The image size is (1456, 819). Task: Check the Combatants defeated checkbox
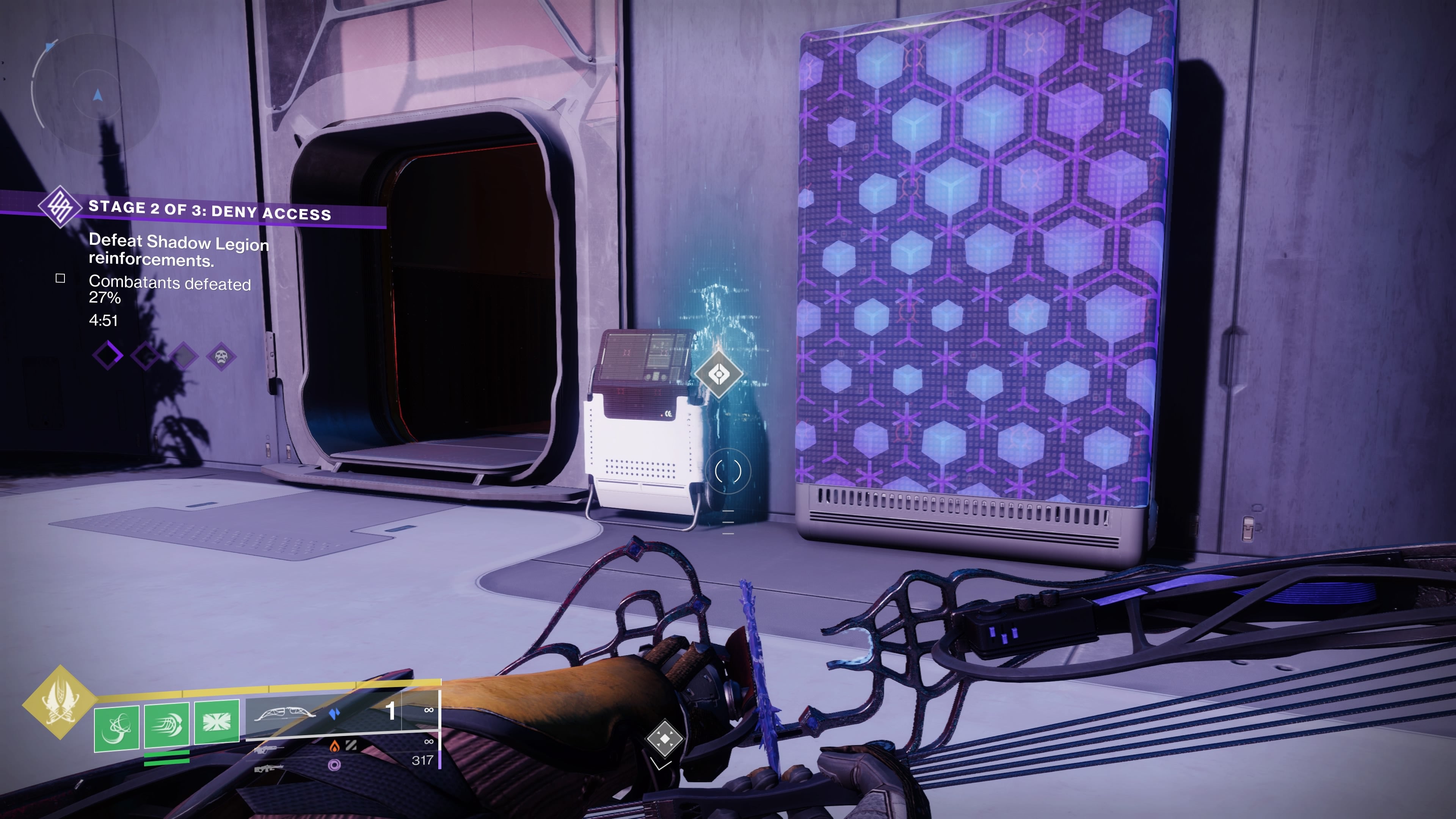(61, 279)
